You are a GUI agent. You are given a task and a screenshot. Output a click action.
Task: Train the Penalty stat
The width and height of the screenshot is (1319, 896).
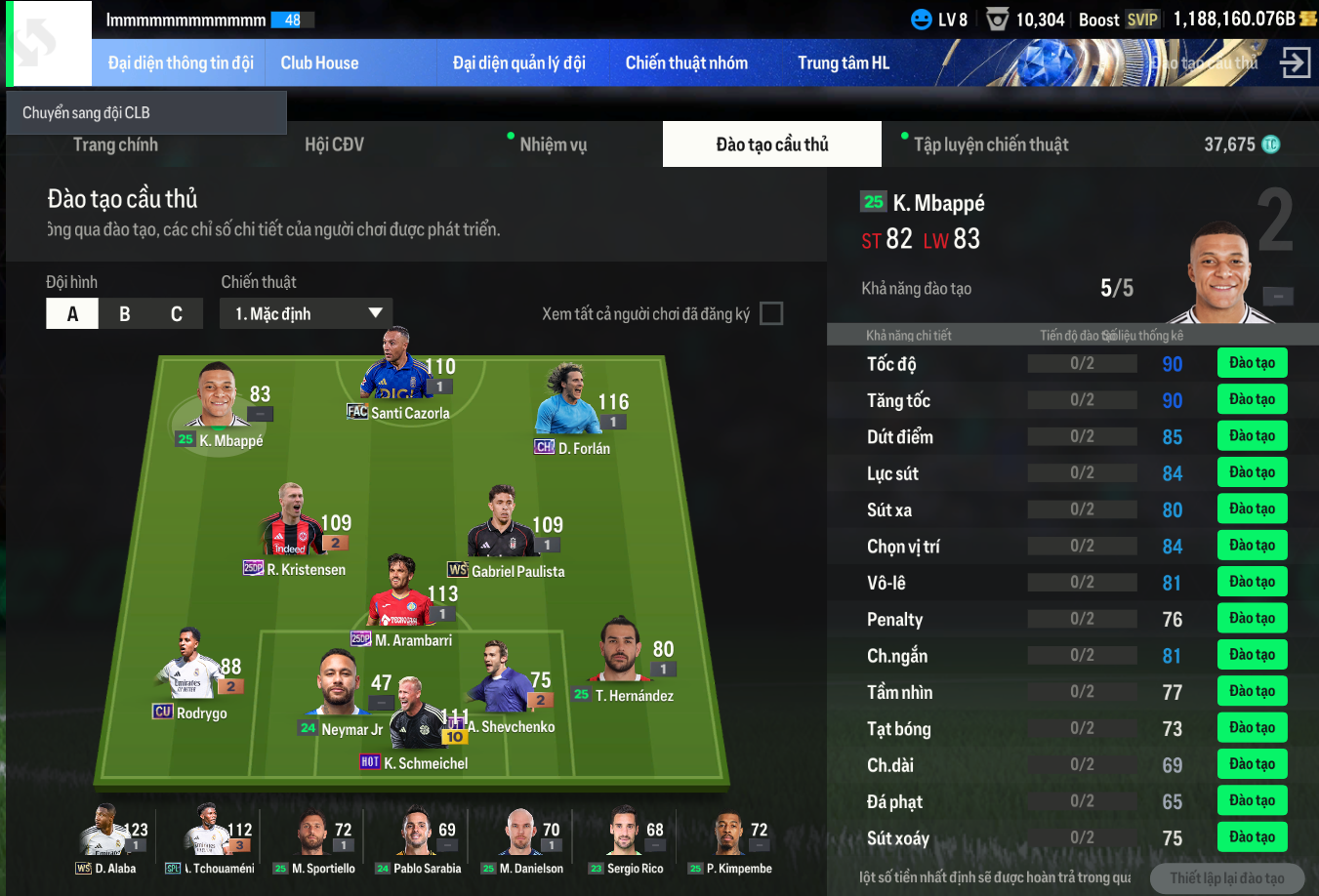1252,618
